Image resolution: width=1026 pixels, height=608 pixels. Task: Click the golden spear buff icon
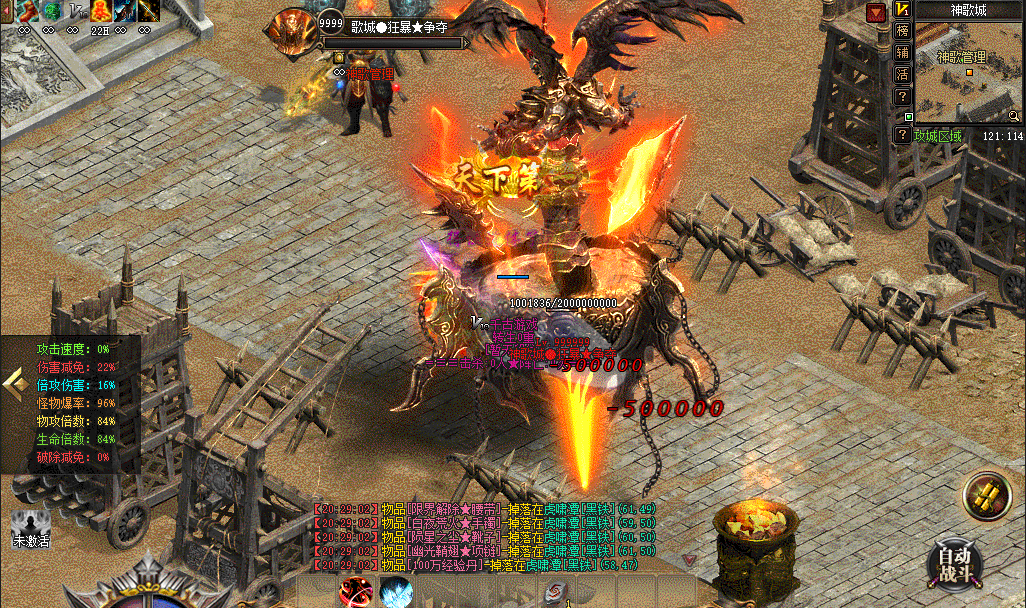(148, 11)
